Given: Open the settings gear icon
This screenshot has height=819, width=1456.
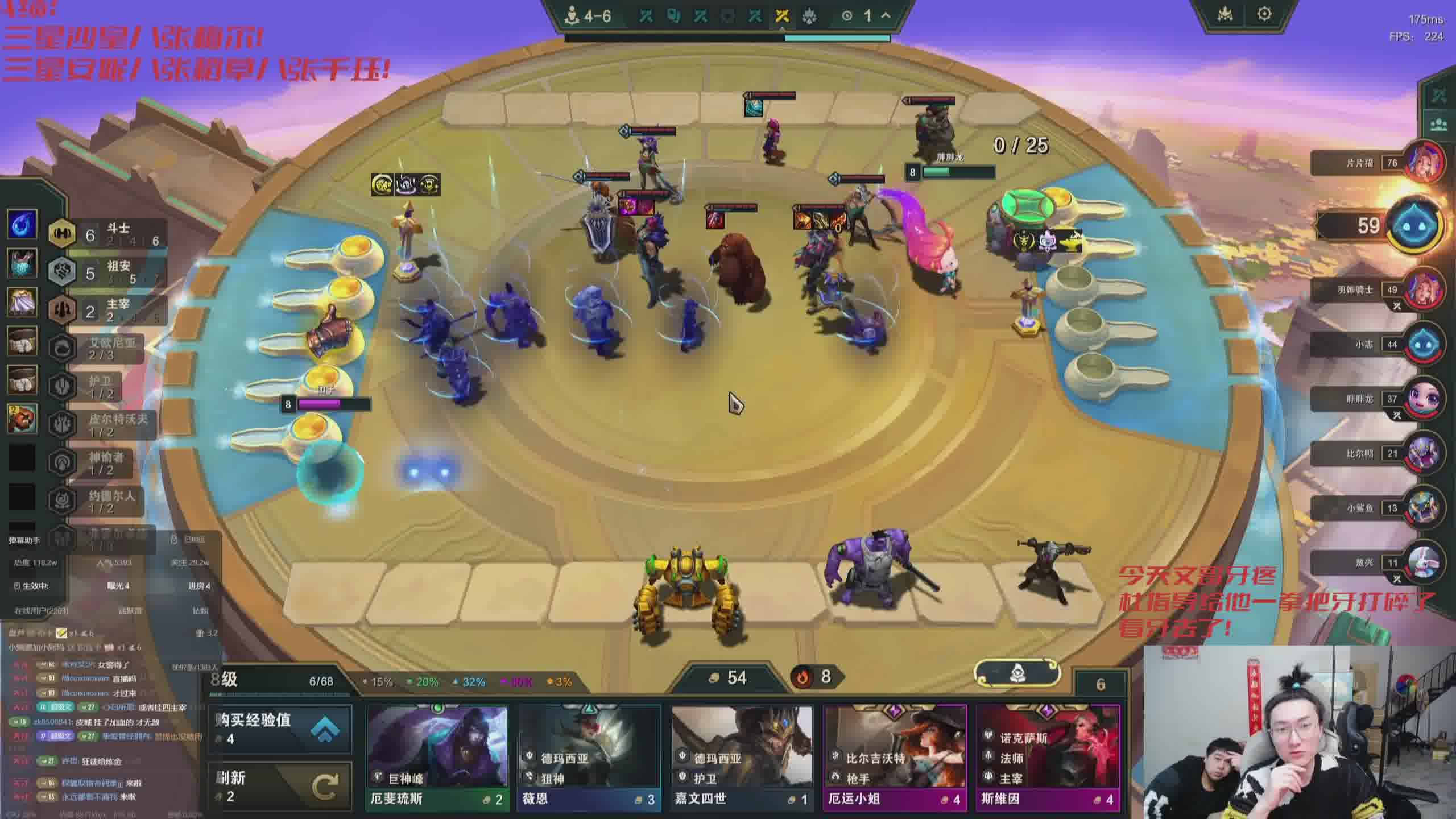Looking at the screenshot, I should point(1264,14).
